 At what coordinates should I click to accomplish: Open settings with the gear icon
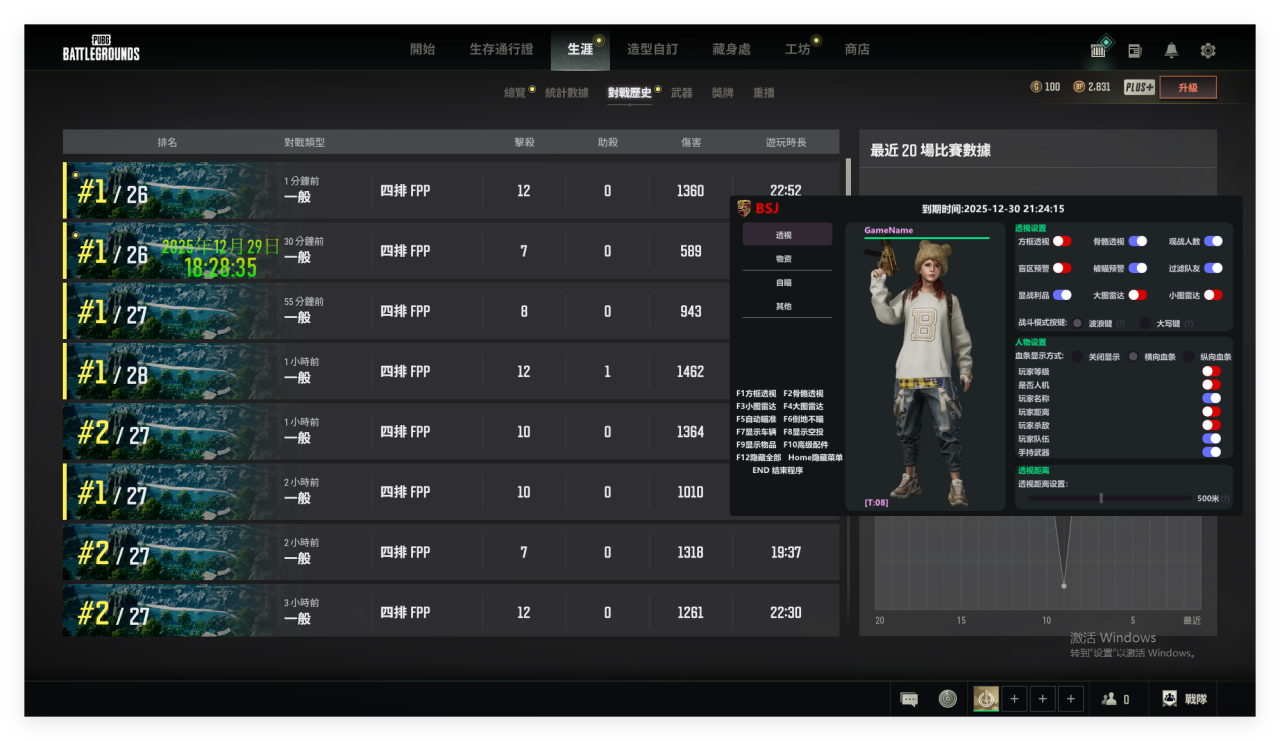[x=1208, y=50]
